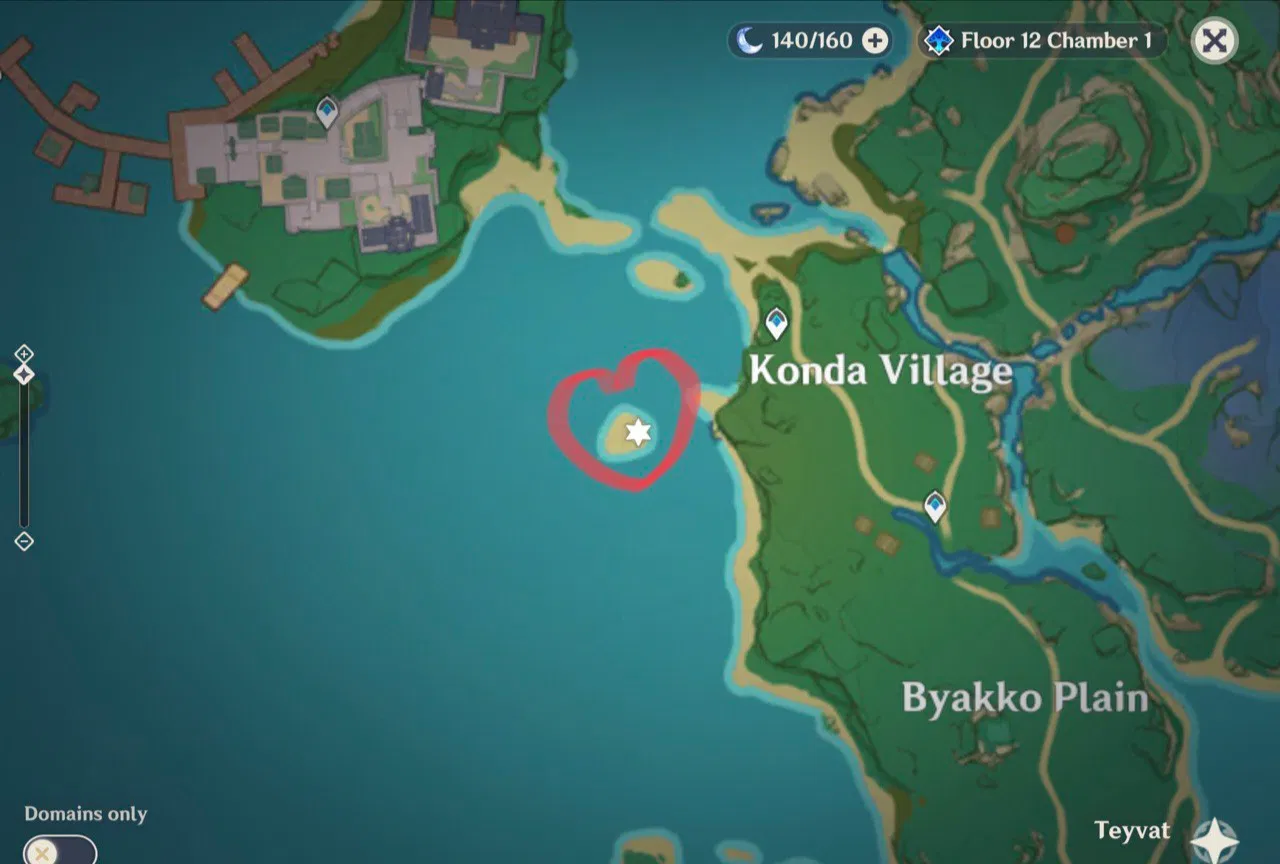This screenshot has height=864, width=1280.
Task: Select the teleport waypoint at Konda Village
Action: click(775, 322)
